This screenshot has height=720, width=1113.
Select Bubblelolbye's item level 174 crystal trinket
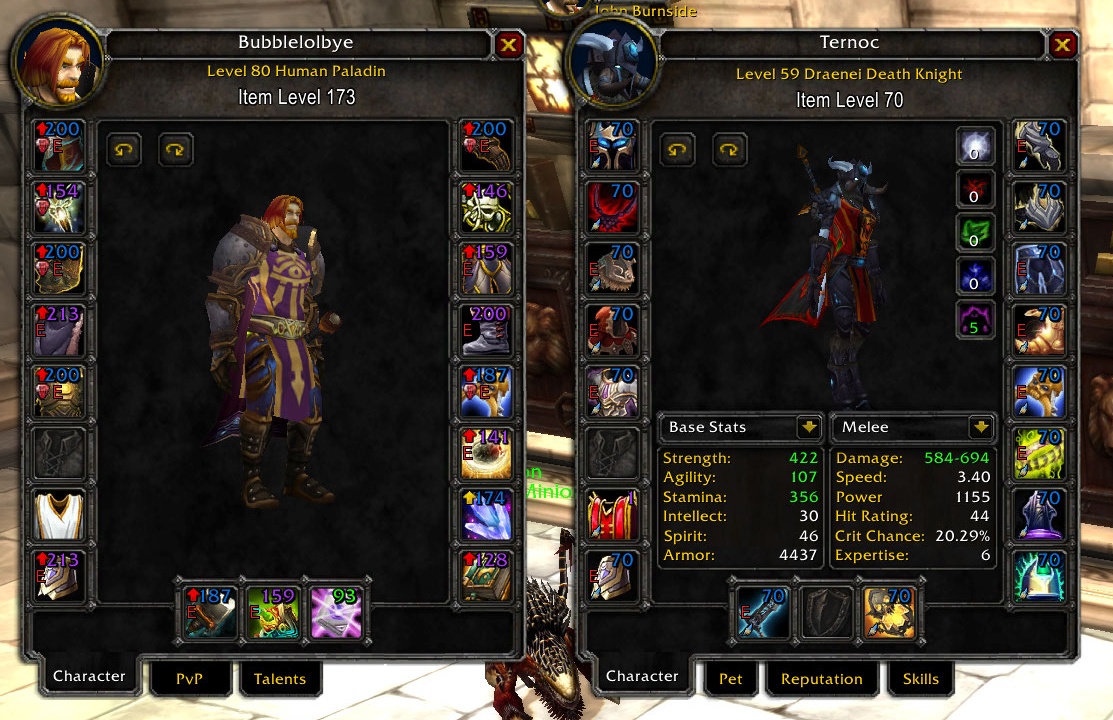pos(487,514)
